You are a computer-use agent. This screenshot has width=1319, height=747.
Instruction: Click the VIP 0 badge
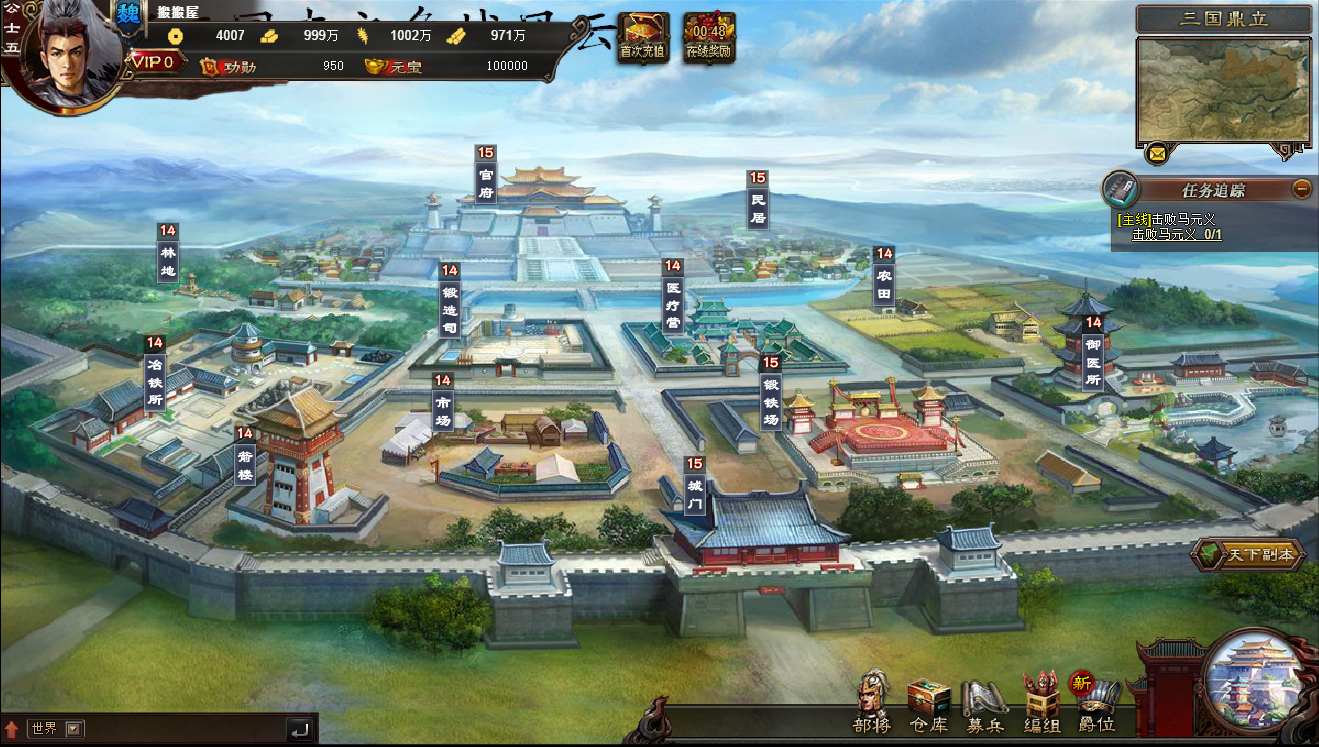click(153, 62)
